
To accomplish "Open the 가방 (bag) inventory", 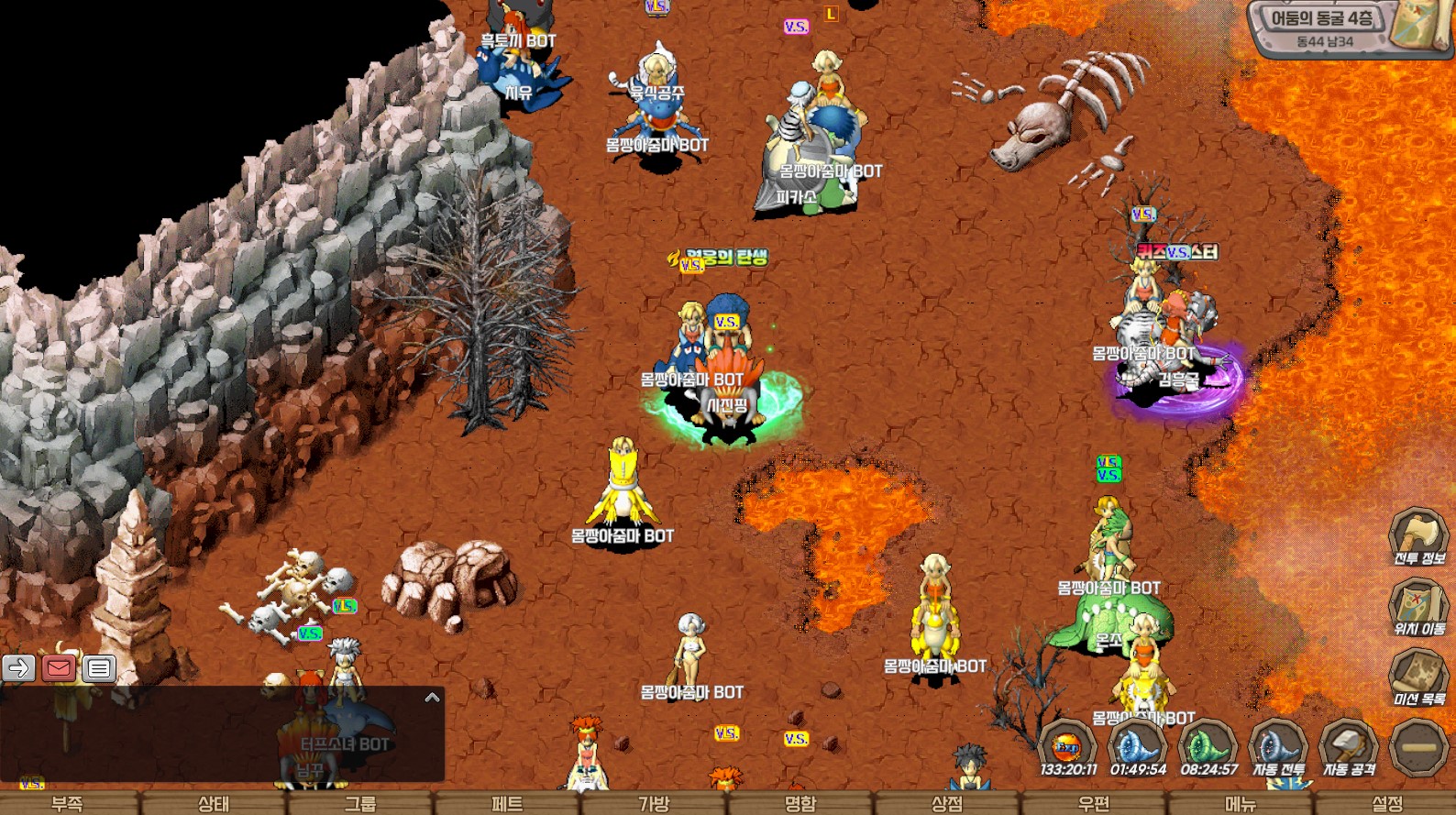I will point(654,803).
